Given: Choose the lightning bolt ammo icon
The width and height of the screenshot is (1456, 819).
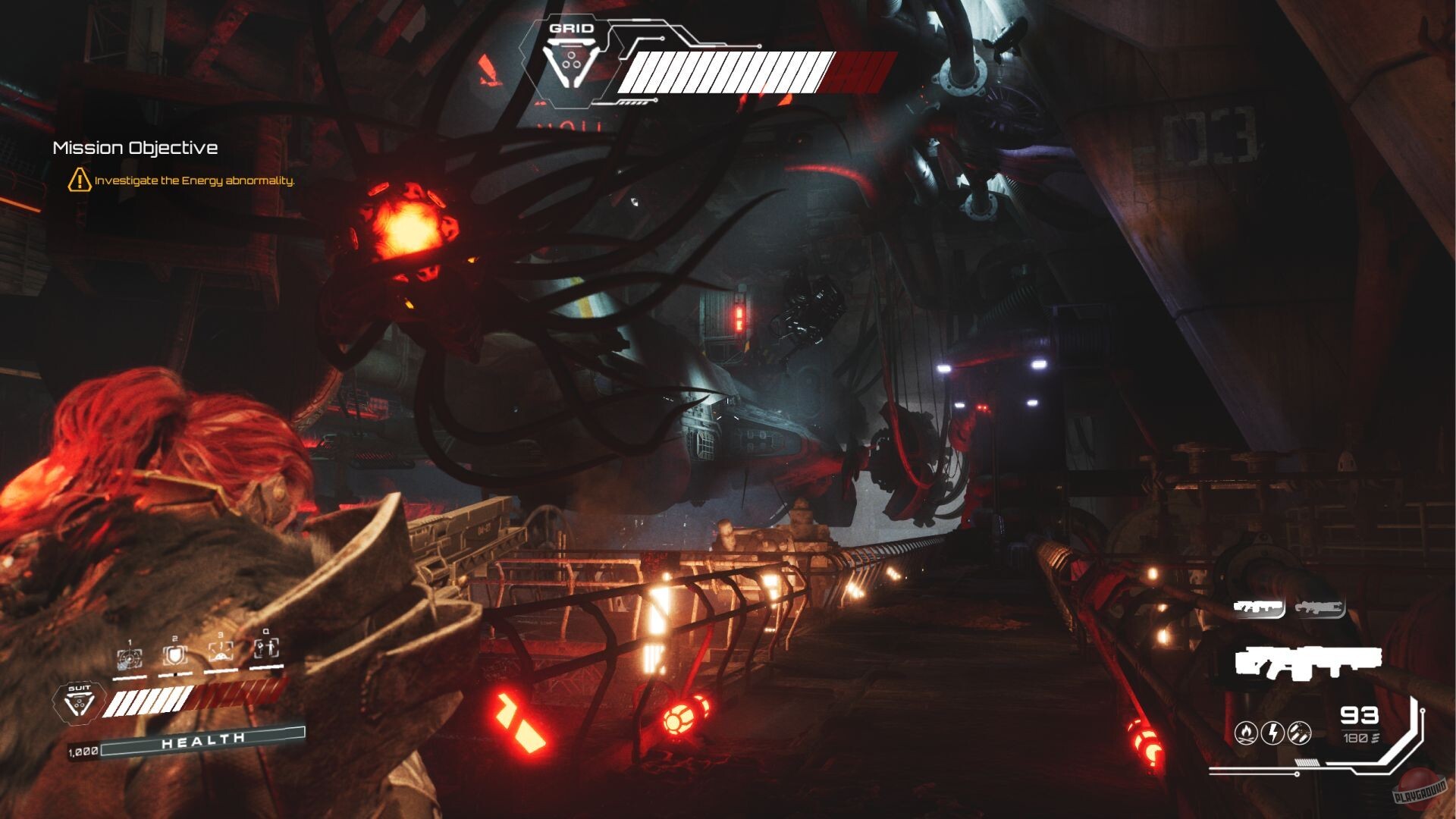Looking at the screenshot, I should [x=1273, y=733].
